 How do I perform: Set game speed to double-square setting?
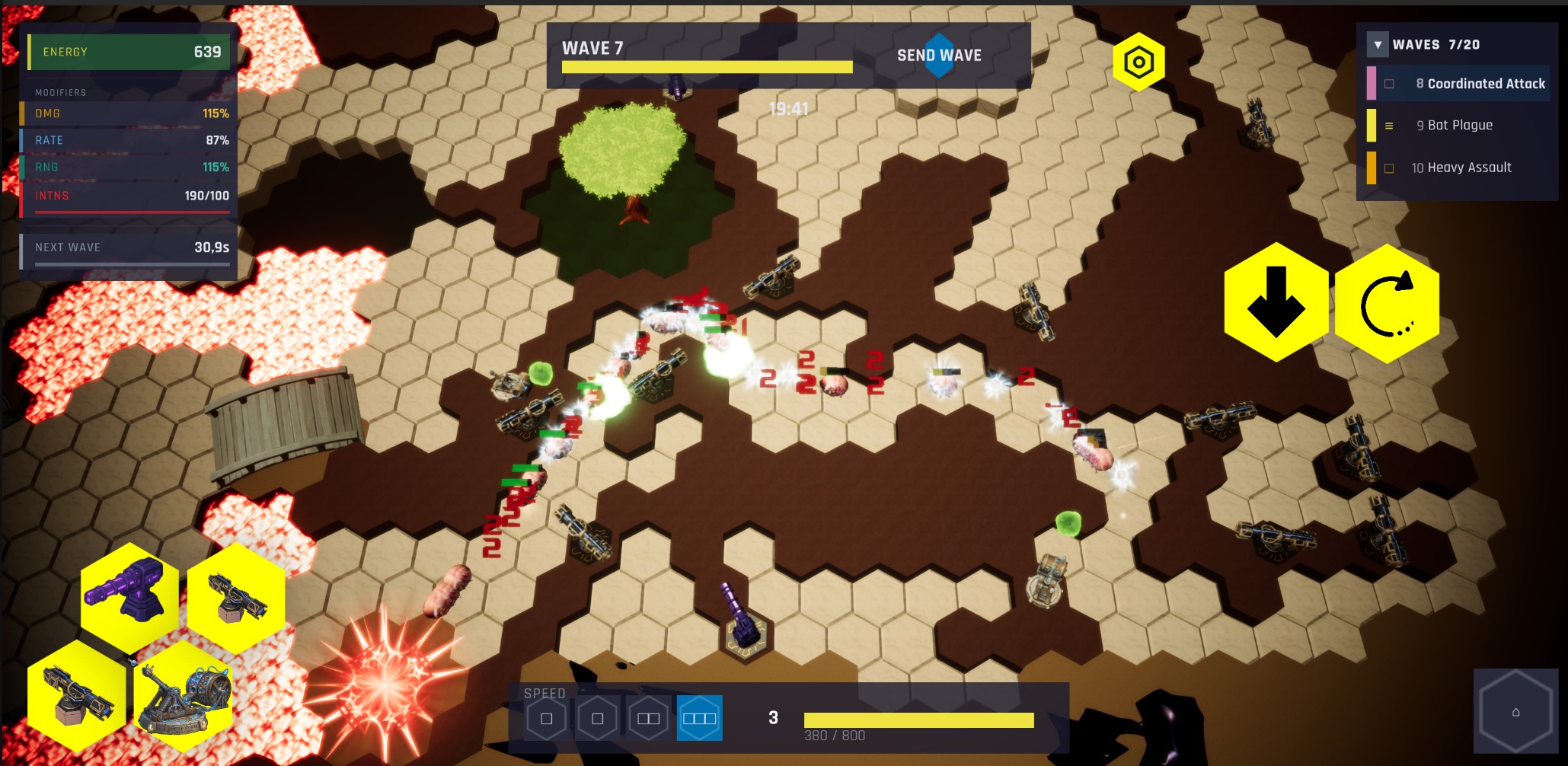648,718
